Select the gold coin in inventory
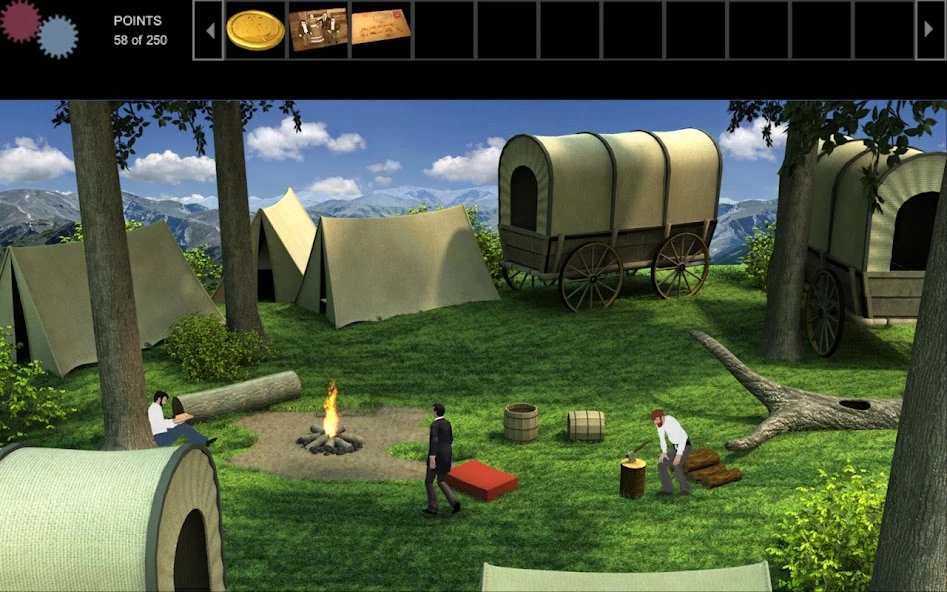 [255, 30]
